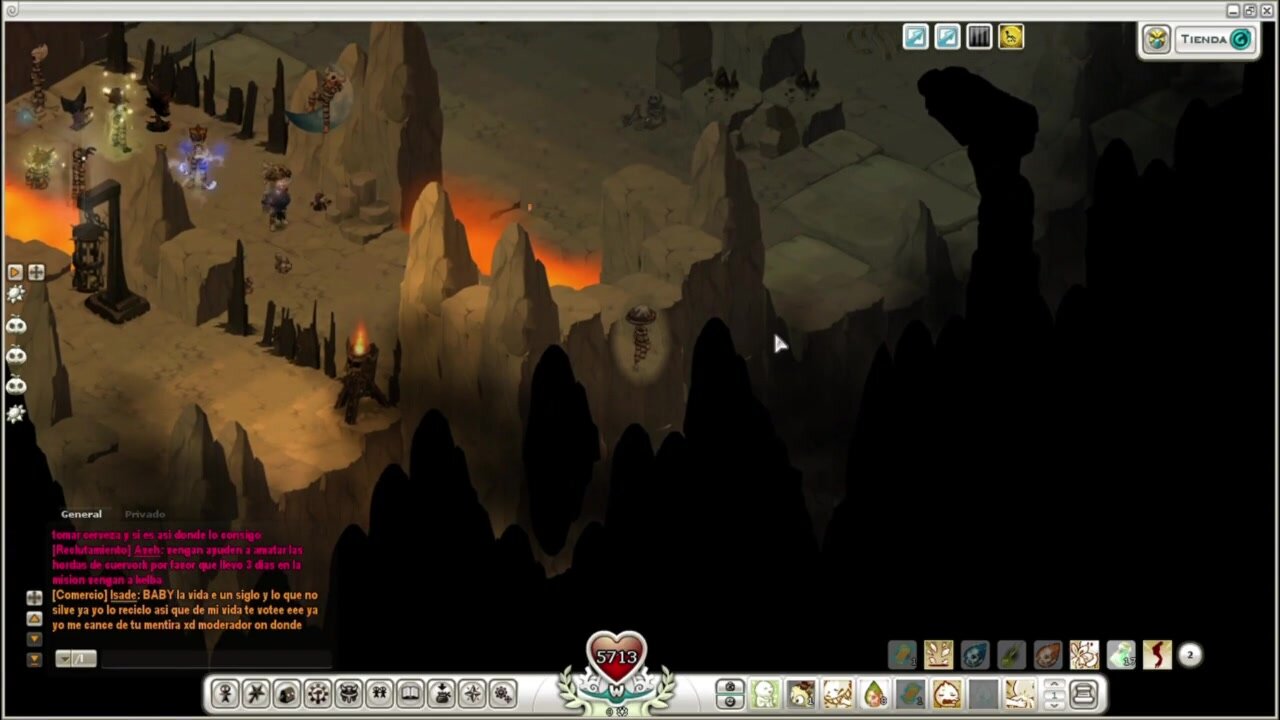Image resolution: width=1280 pixels, height=720 pixels.
Task: Switch to the General chat tab
Action: point(81,514)
